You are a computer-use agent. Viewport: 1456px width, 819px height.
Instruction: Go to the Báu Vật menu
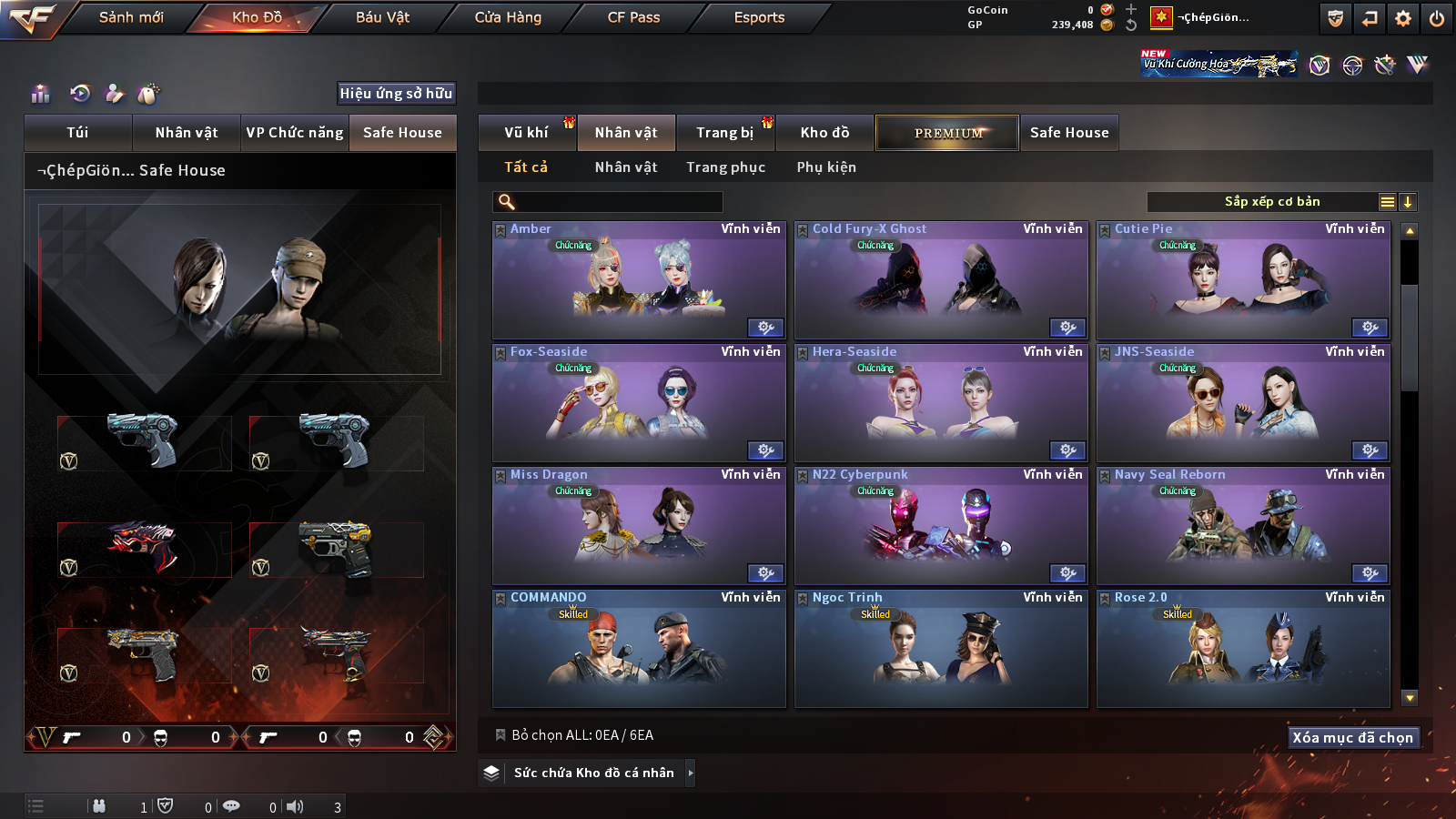tap(382, 17)
